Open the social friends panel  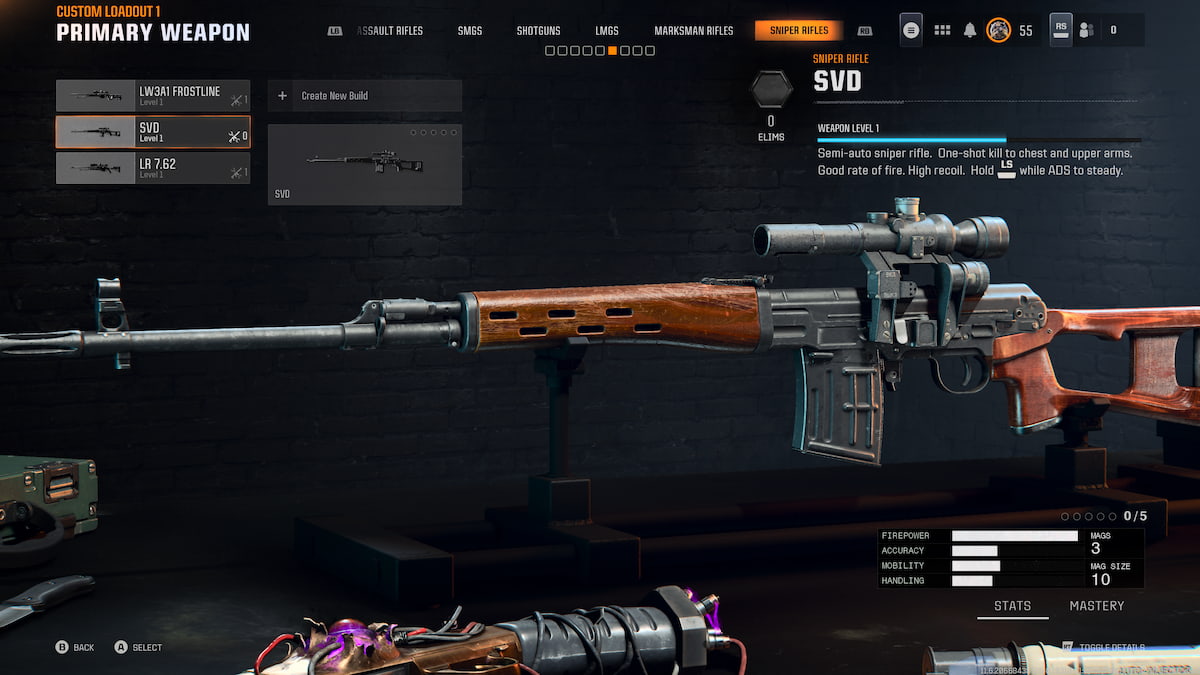point(1086,30)
